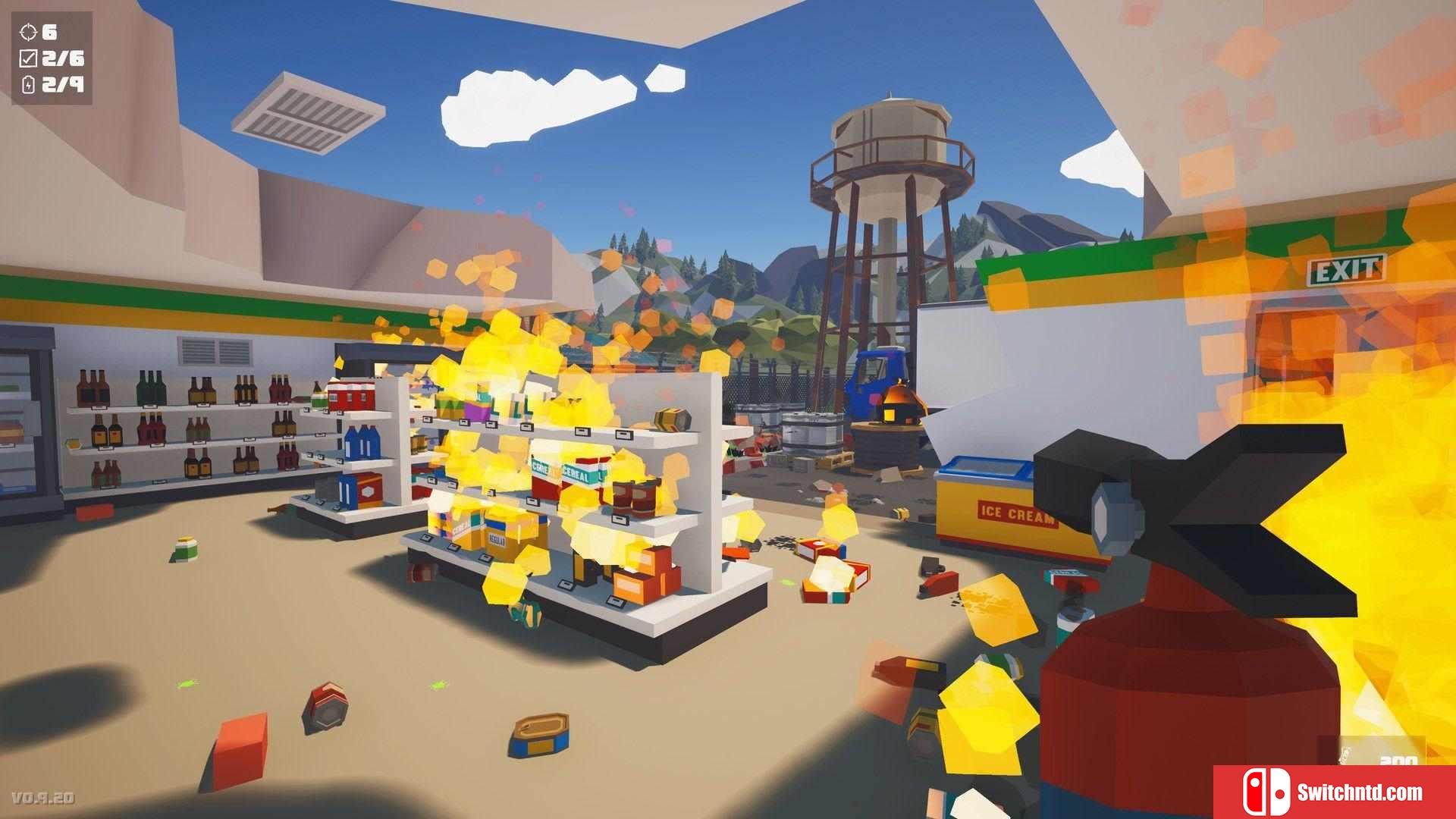The height and width of the screenshot is (819, 1456).
Task: Click the crosshair targets icon
Action: coord(28,32)
